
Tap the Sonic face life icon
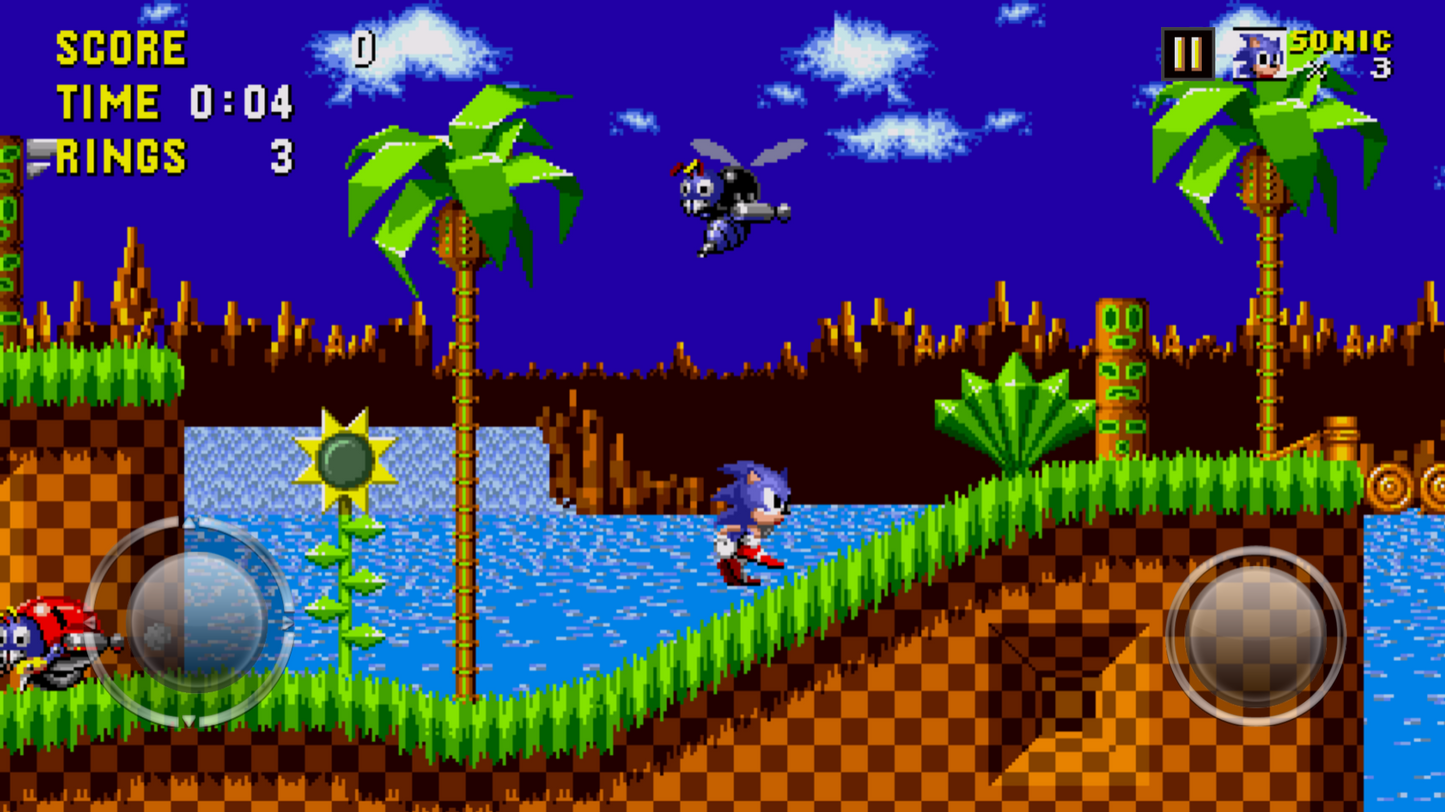pyautogui.click(x=1258, y=55)
